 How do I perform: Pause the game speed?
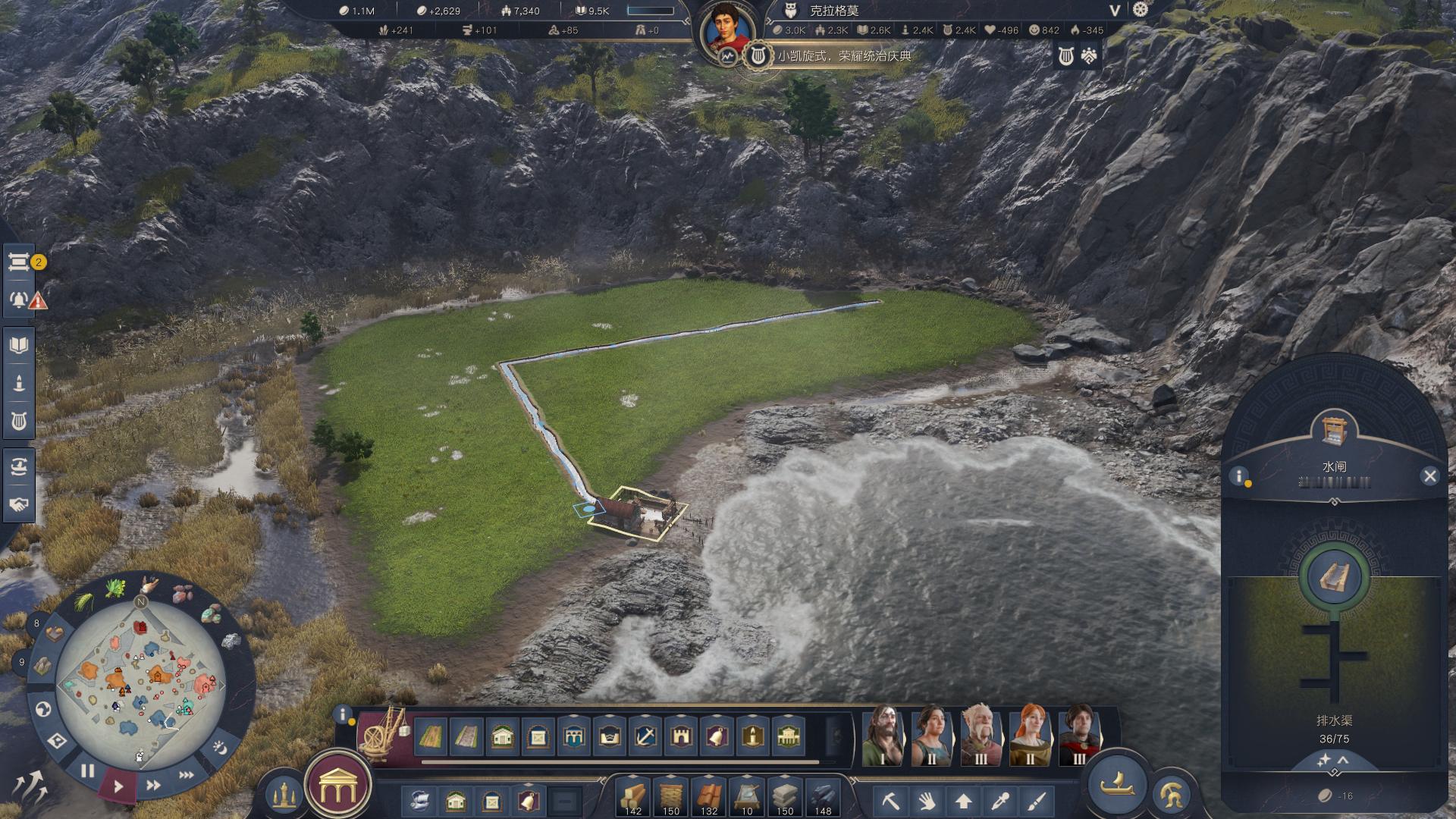tap(88, 771)
